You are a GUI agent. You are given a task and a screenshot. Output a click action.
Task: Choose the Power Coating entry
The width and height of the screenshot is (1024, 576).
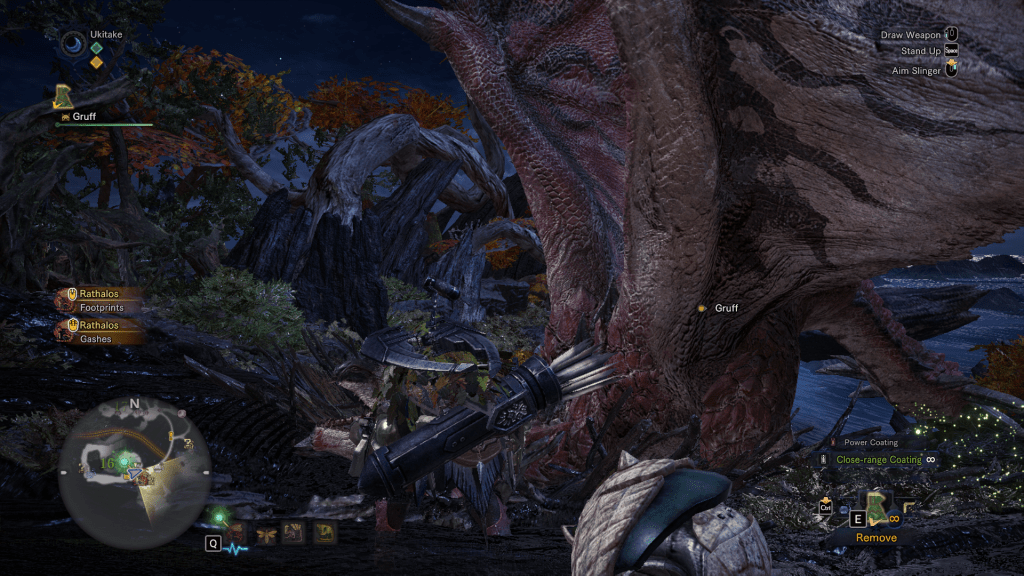[868, 442]
